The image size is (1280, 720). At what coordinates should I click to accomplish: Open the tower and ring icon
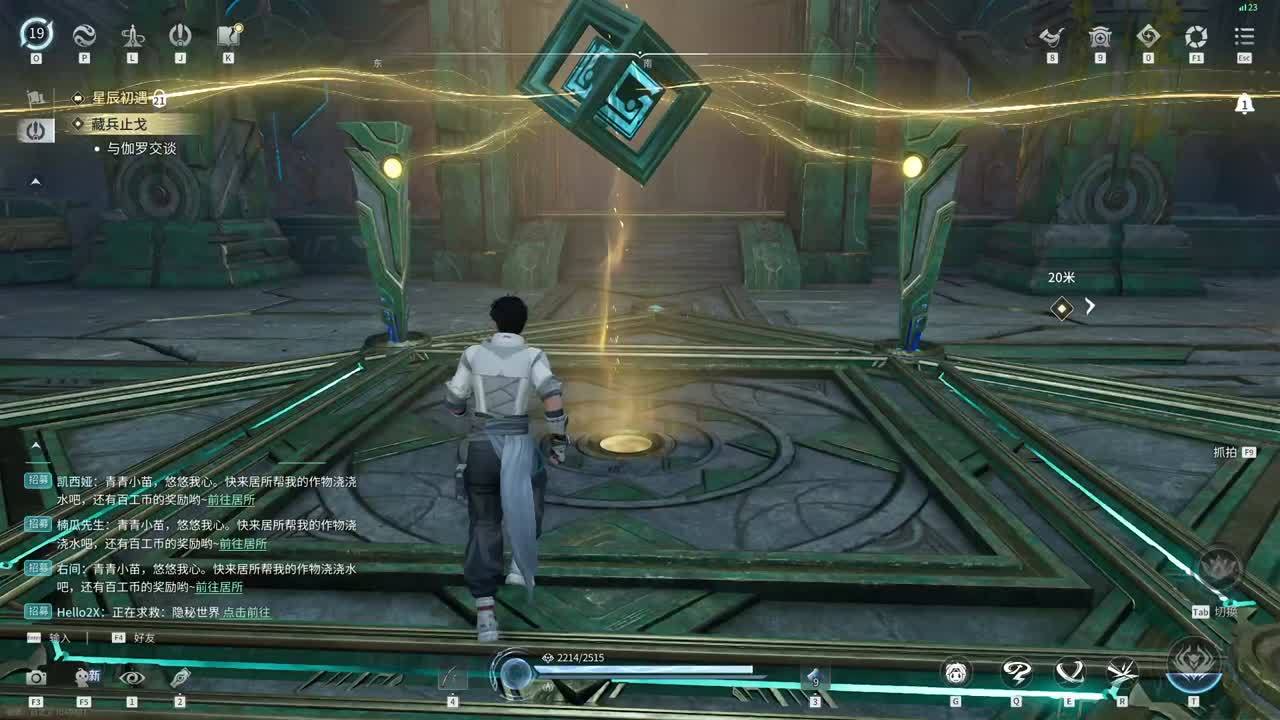point(132,35)
